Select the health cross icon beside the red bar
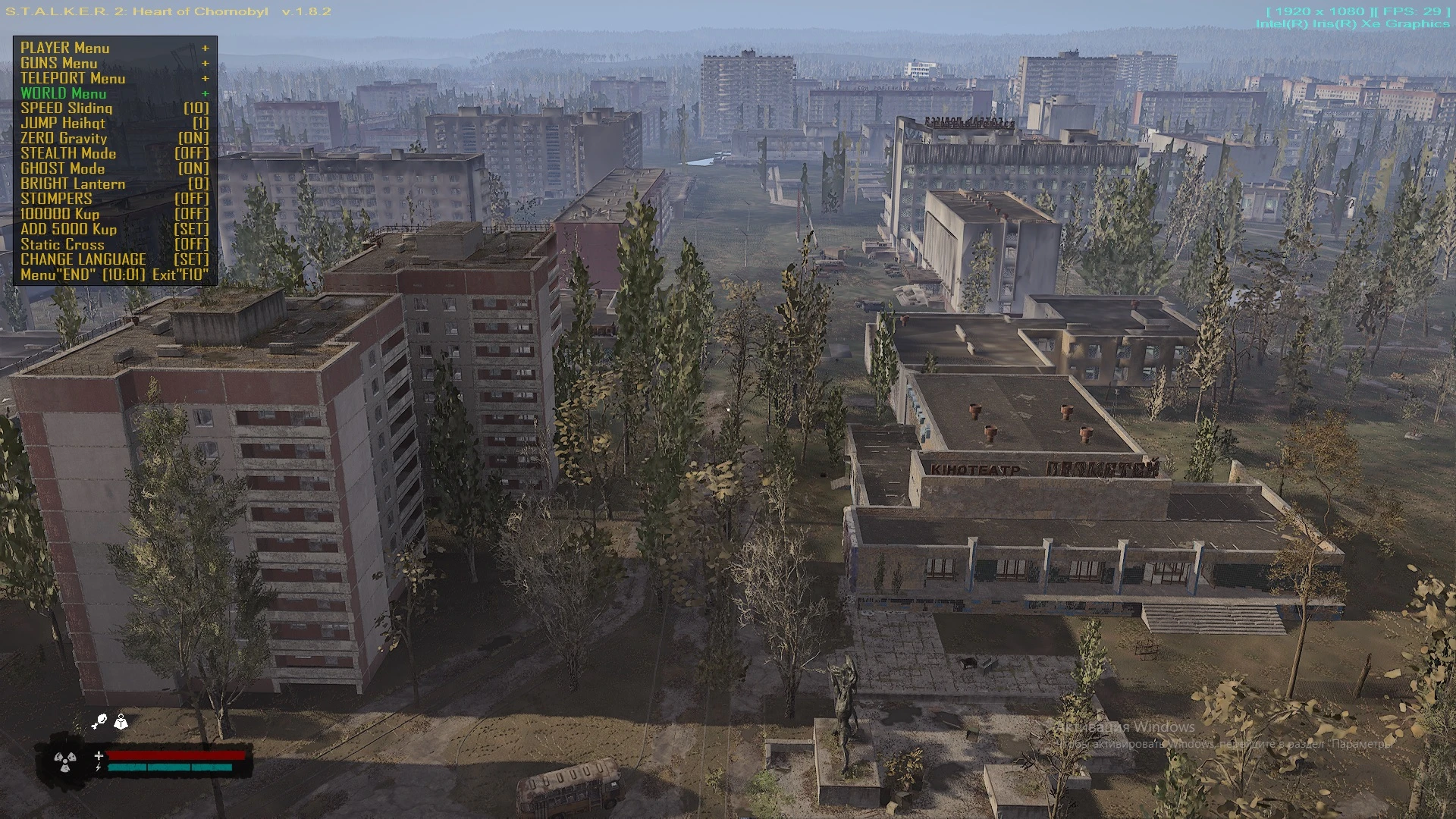1456x819 pixels. pyautogui.click(x=99, y=756)
